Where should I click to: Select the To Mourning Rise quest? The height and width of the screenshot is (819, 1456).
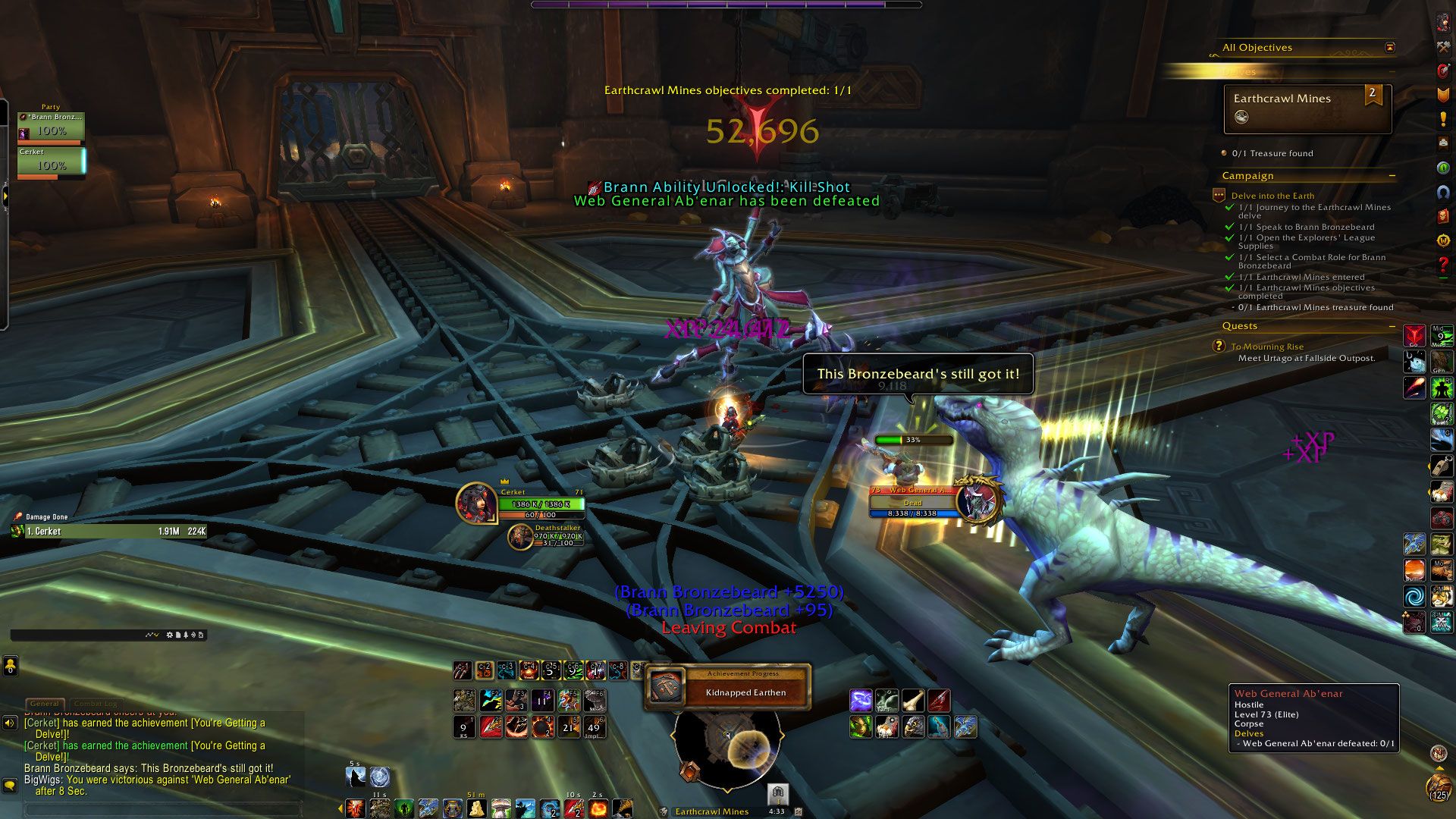point(1267,347)
